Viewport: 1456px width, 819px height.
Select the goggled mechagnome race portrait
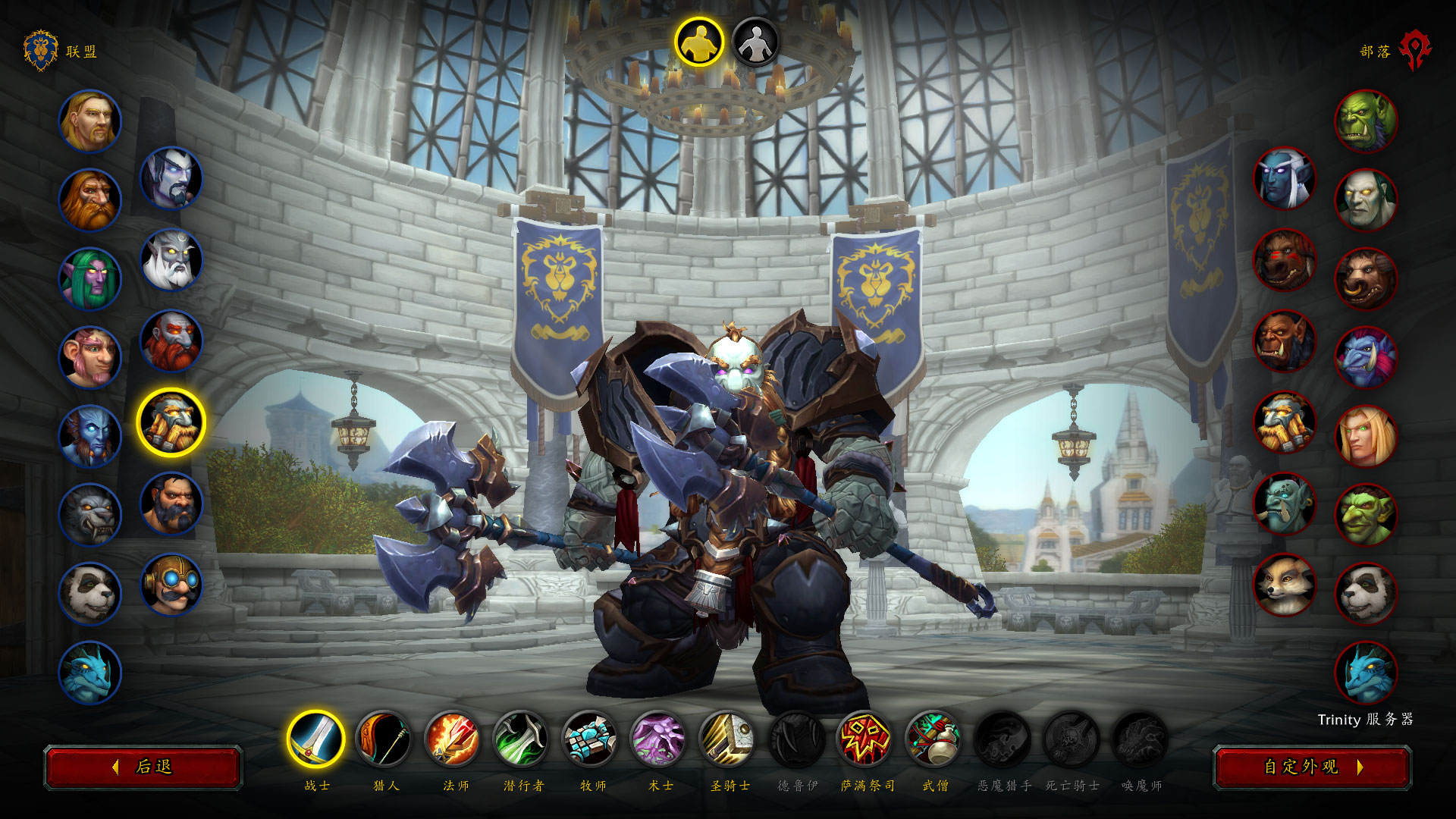coord(171,585)
